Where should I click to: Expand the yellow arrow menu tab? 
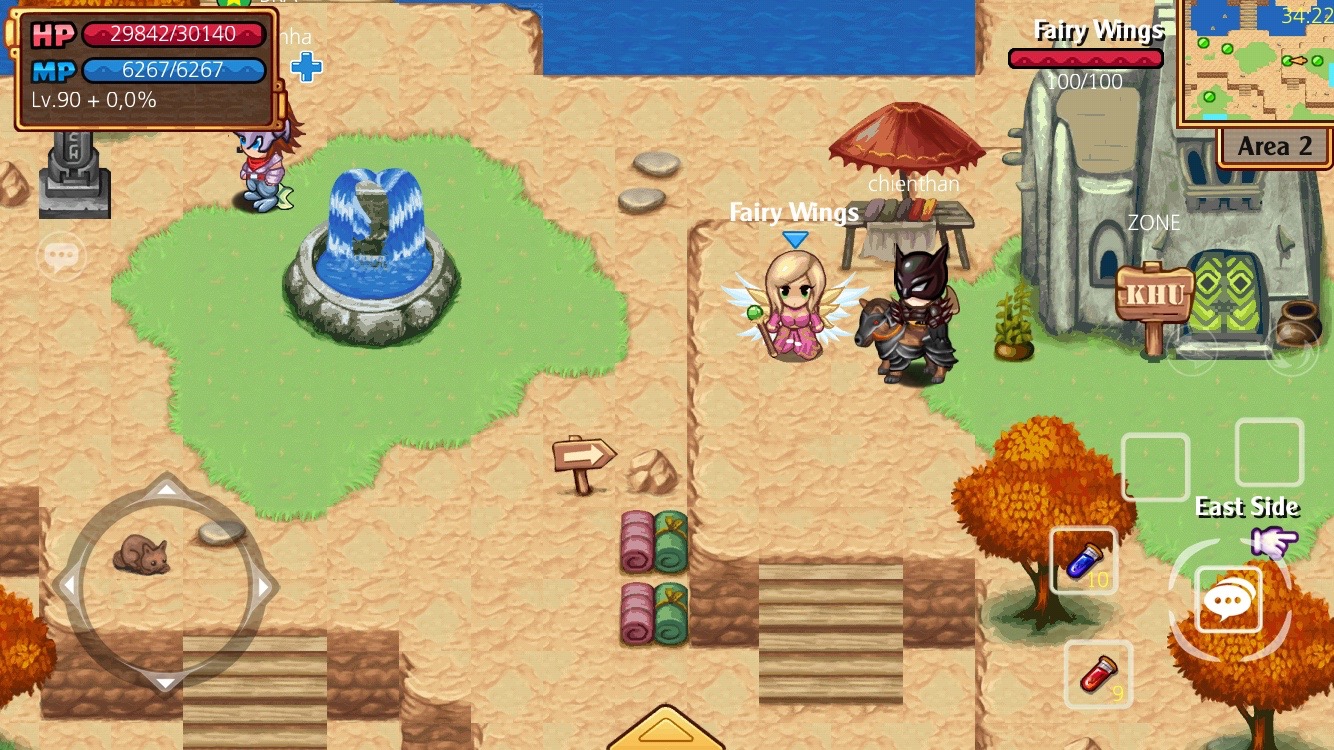pyautogui.click(x=665, y=730)
